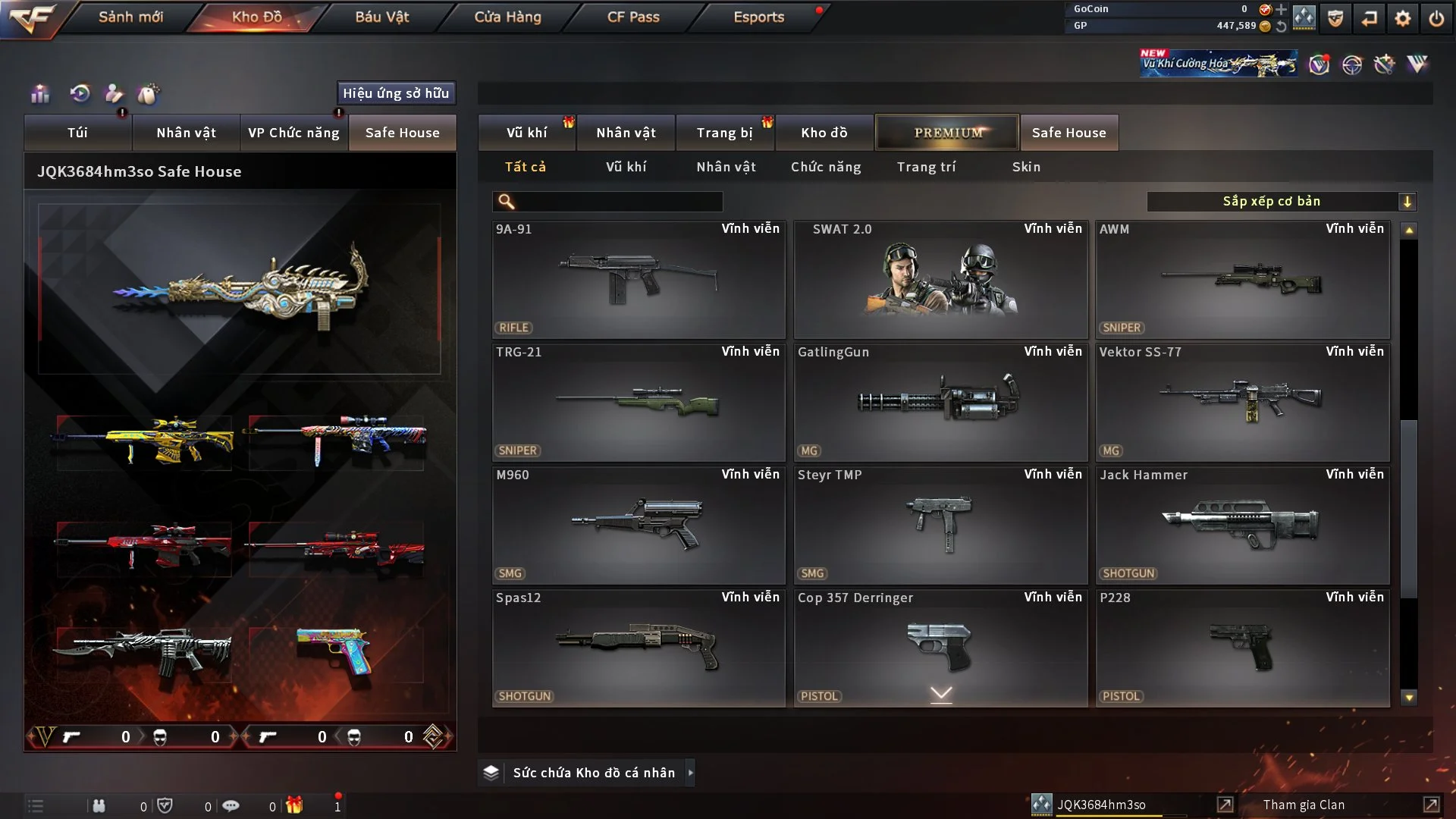The width and height of the screenshot is (1456, 819).
Task: Open the Báu Vật menu
Action: tap(381, 17)
